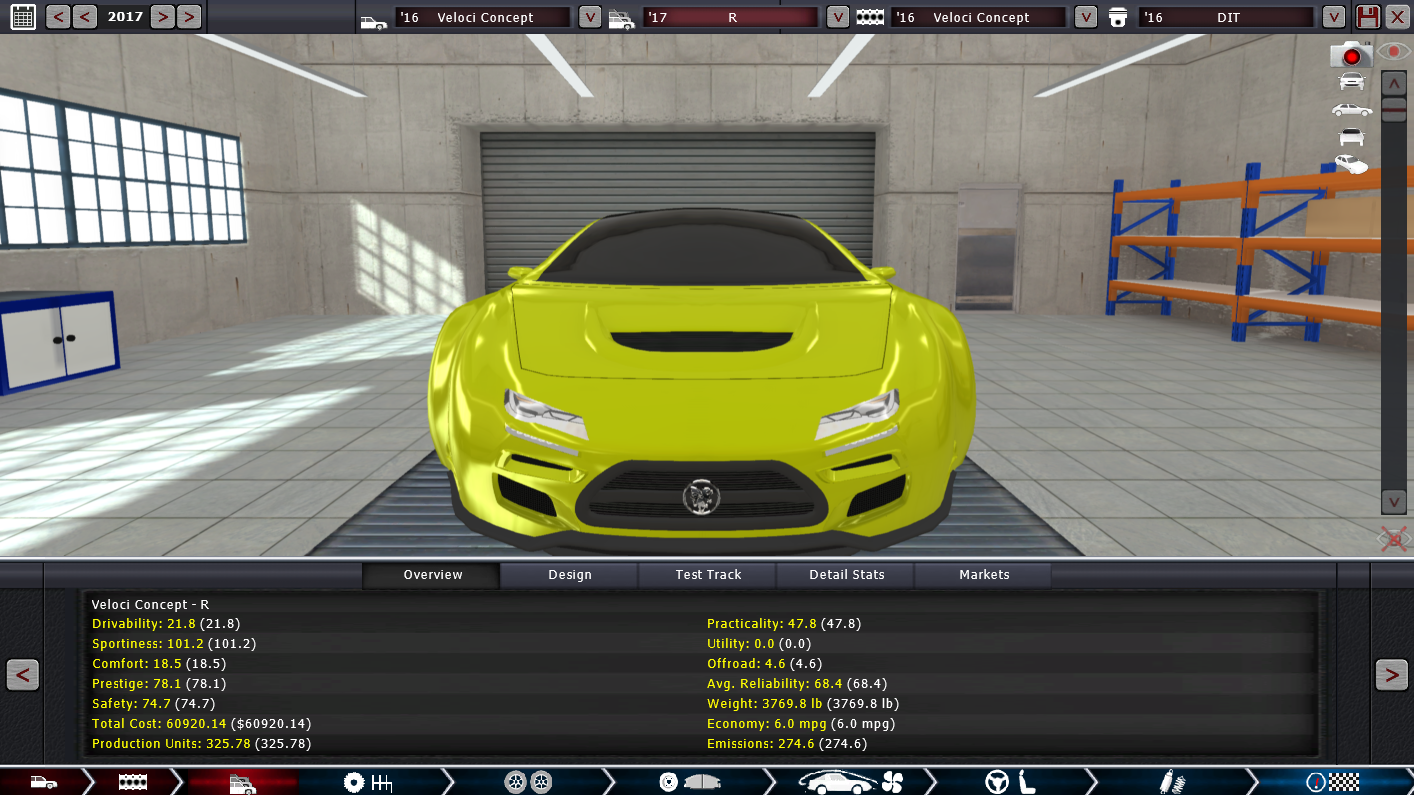Switch to the front view camera

[1351, 81]
